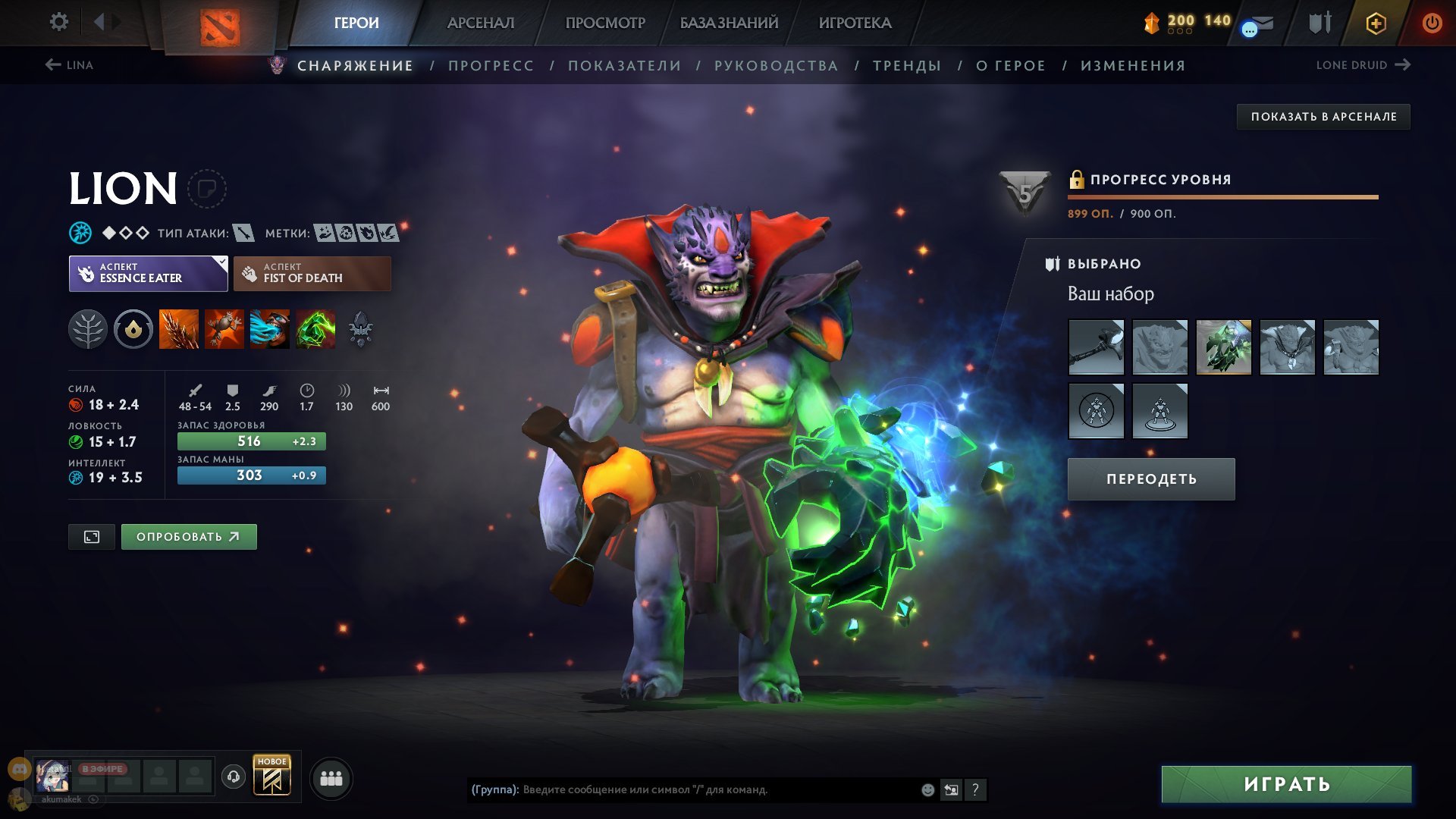Click the headset voice chat icon

click(235, 777)
